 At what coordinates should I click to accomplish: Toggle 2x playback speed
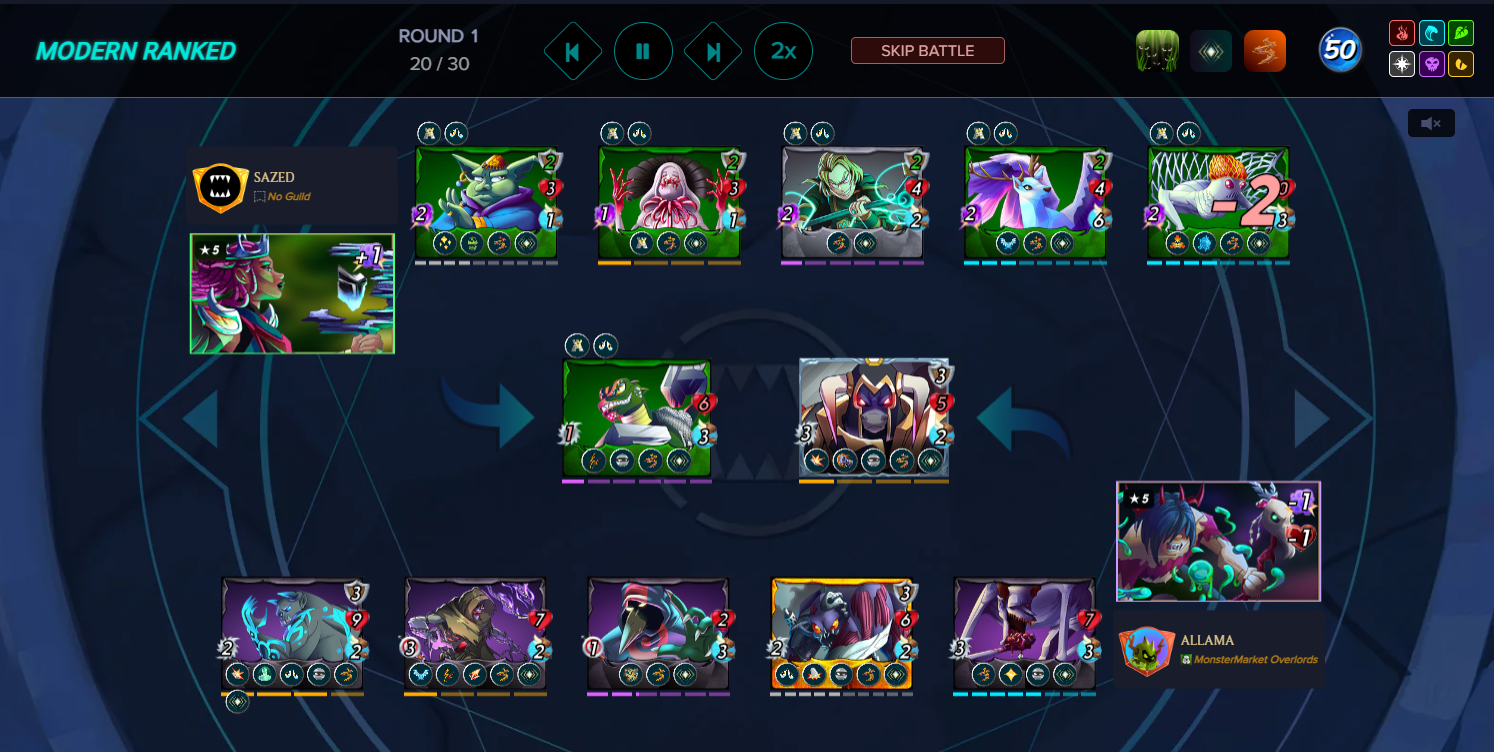point(784,51)
